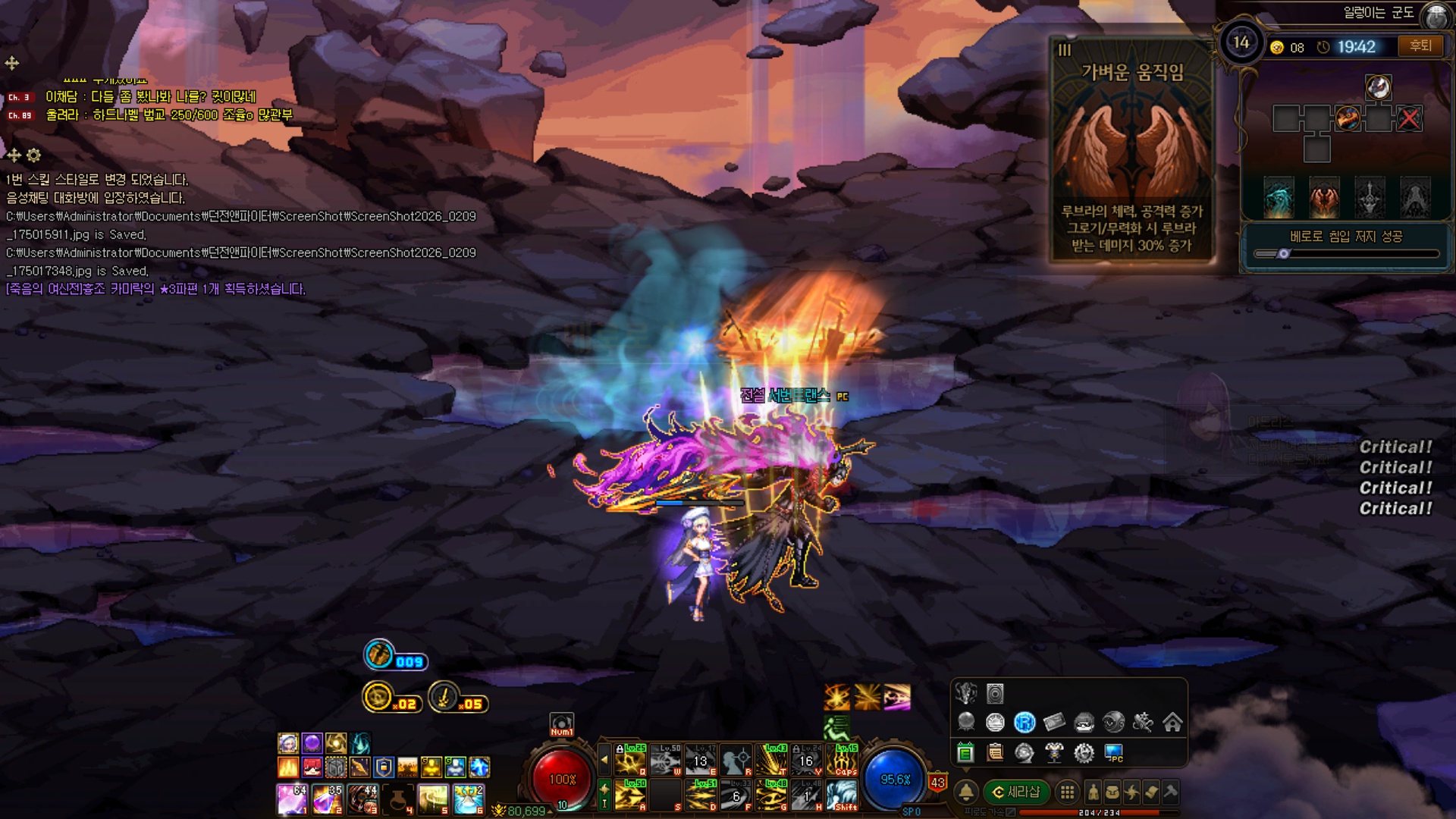Open the inventory bag icon

click(x=1112, y=792)
